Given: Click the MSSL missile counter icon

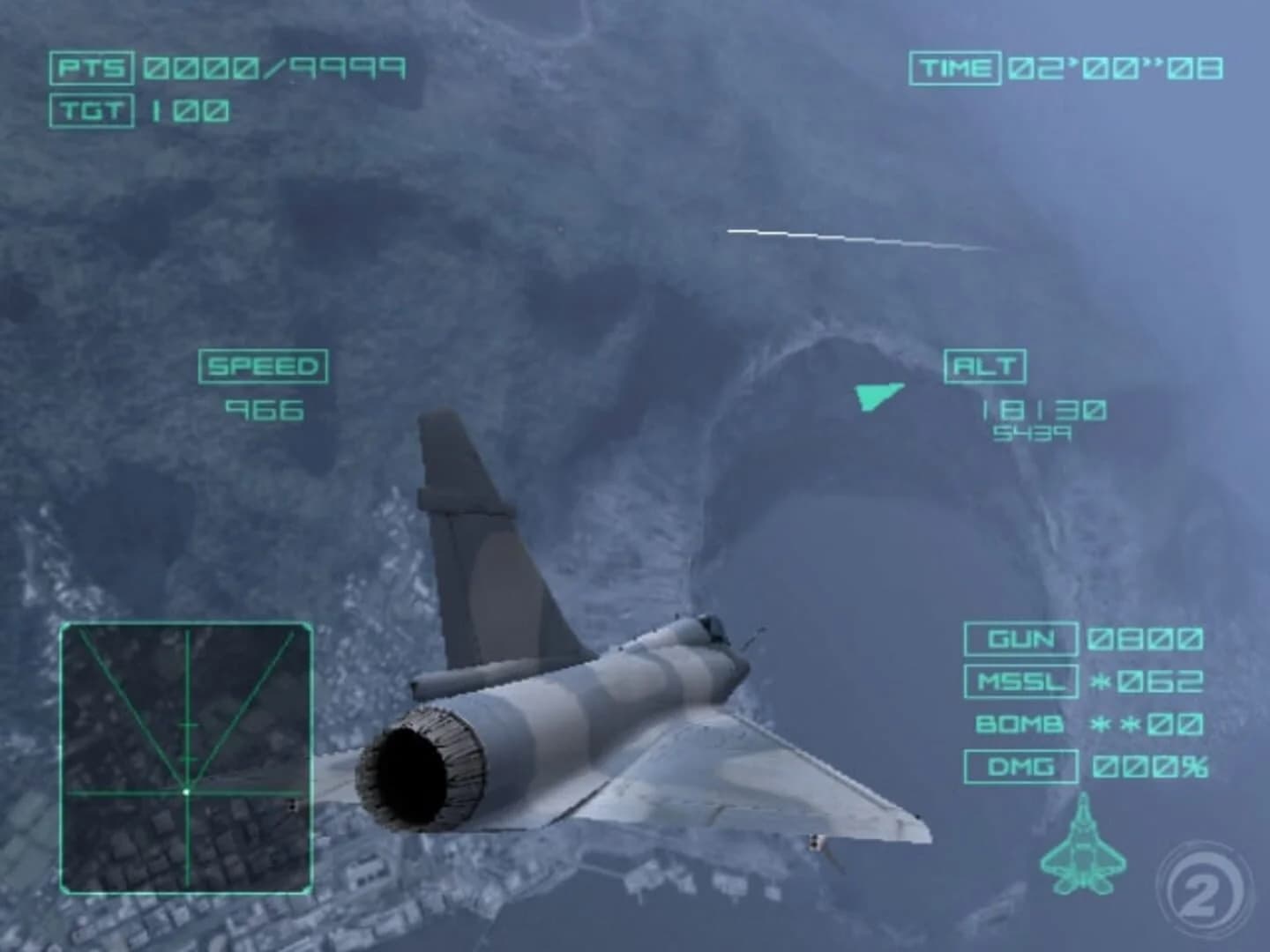Looking at the screenshot, I should coord(1021,681).
